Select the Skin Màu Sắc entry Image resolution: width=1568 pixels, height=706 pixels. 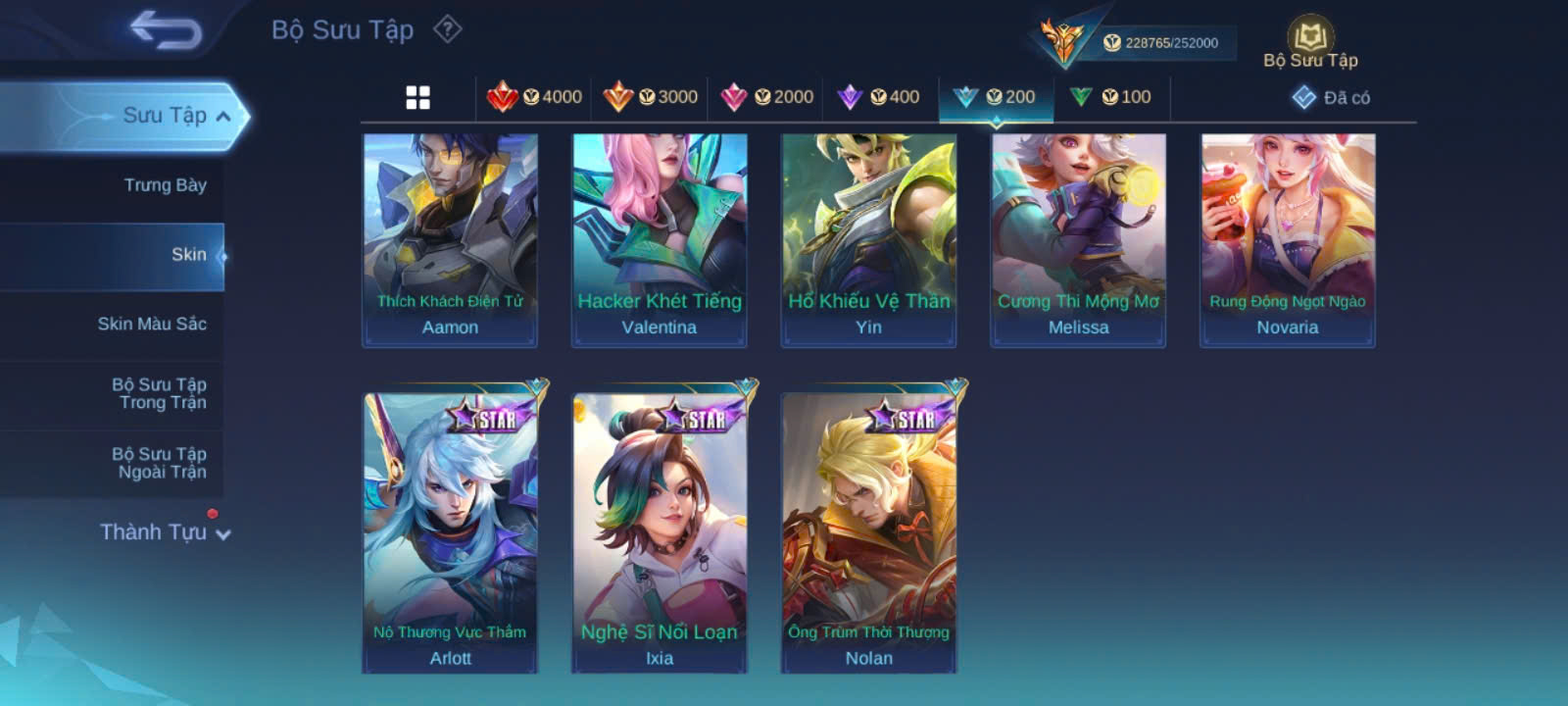click(x=152, y=324)
